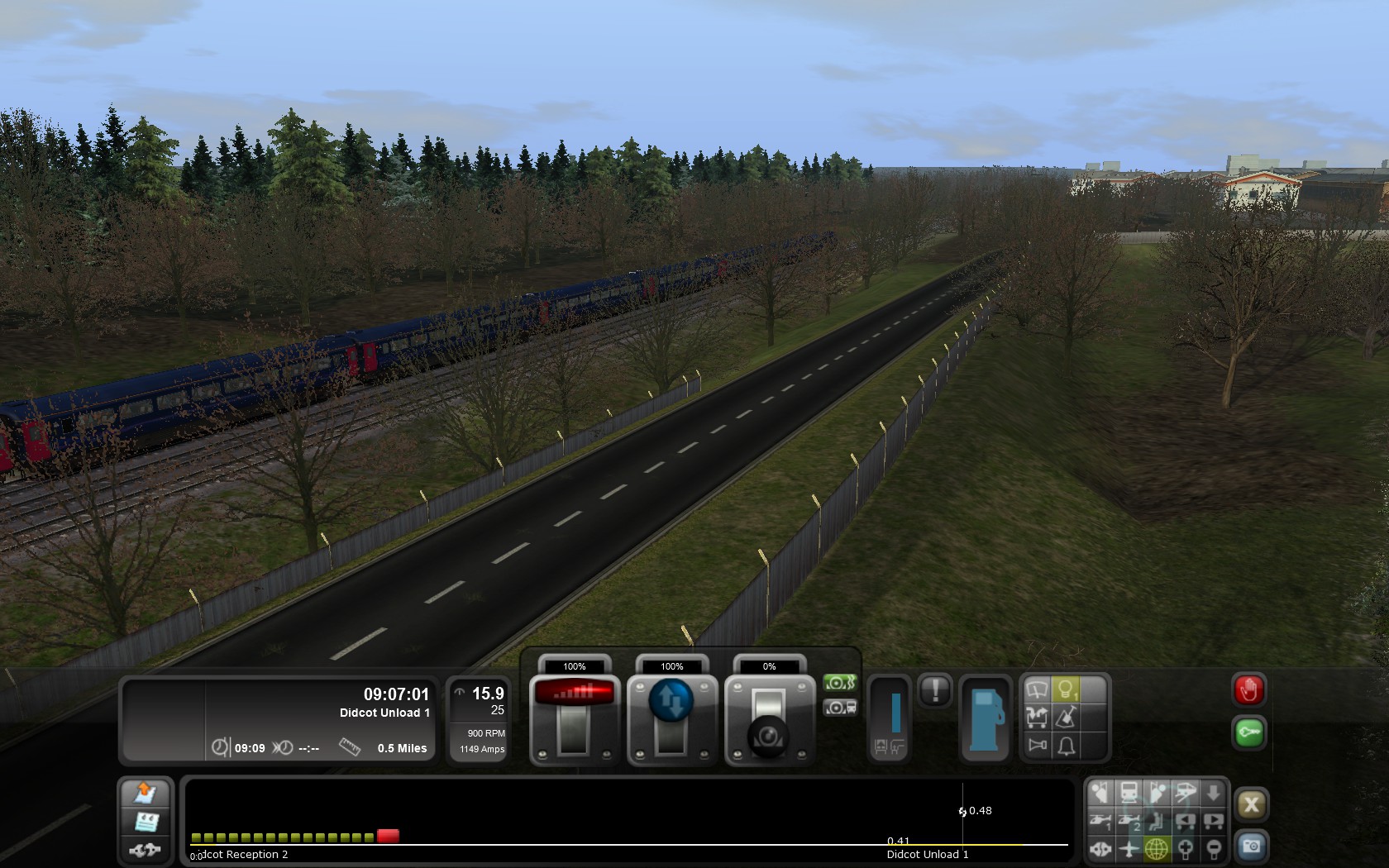Take a screenshot with the camera button
Image resolution: width=1389 pixels, height=868 pixels.
click(x=1251, y=847)
